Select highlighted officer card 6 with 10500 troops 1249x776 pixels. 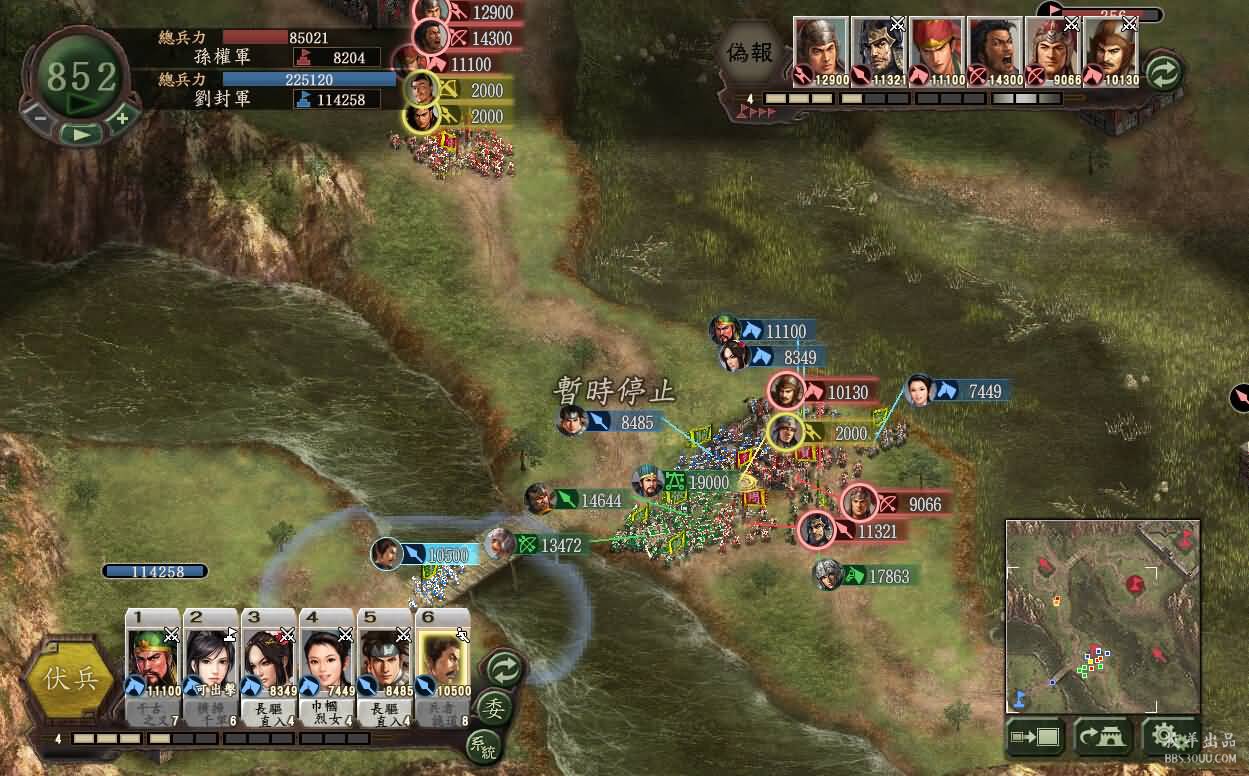click(x=443, y=665)
